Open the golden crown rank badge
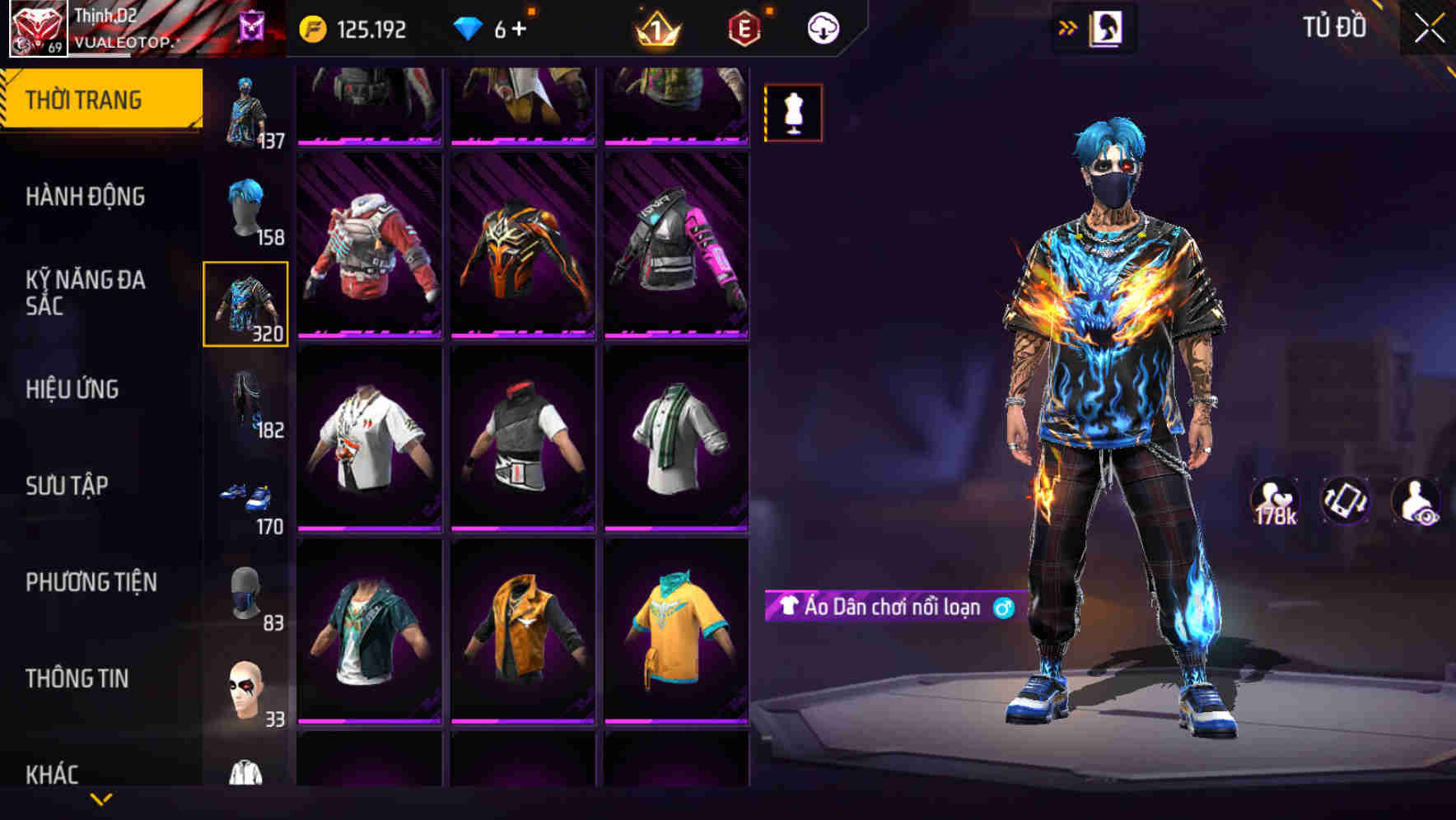Viewport: 1456px width, 820px height. [655, 27]
